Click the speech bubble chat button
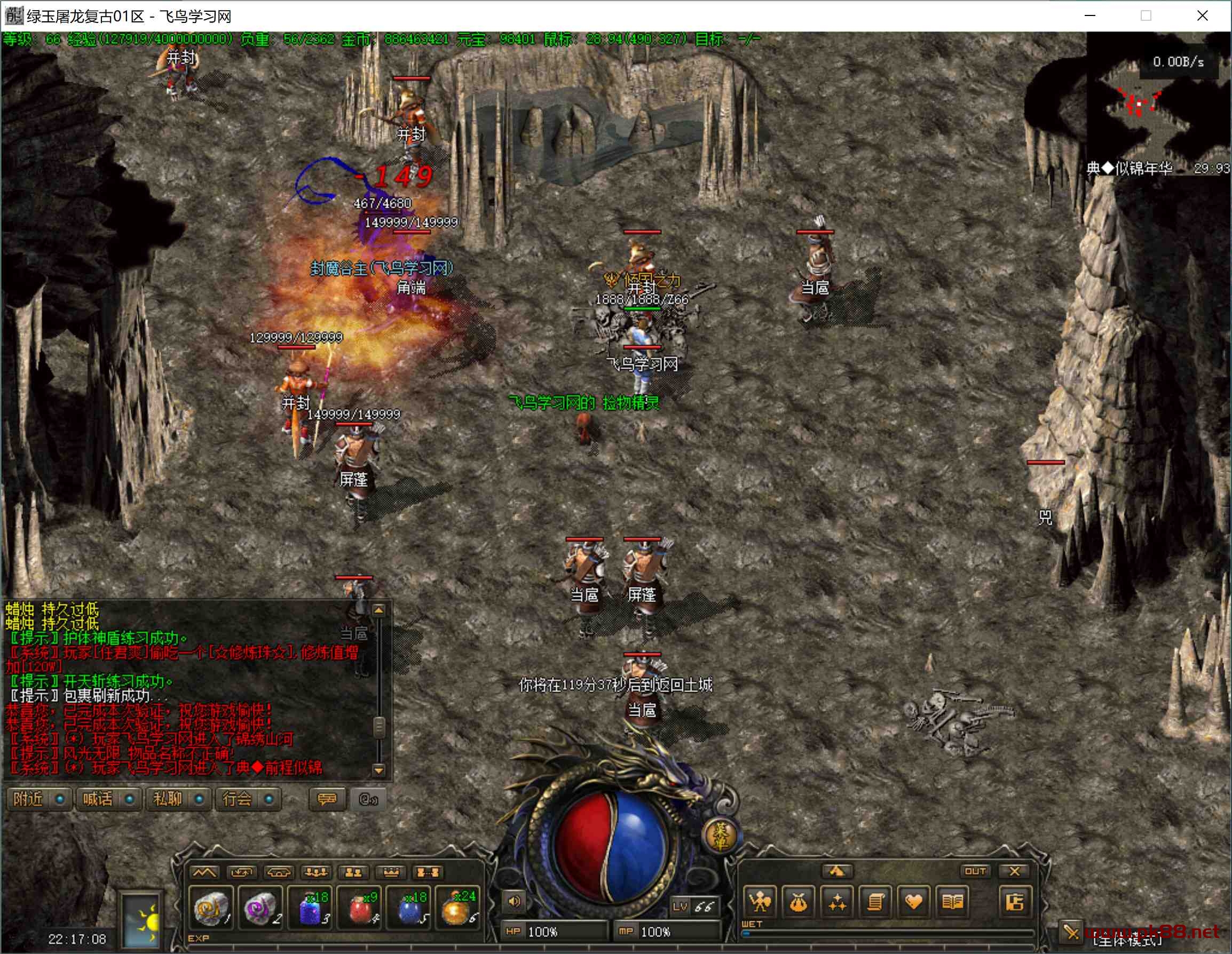 [327, 799]
